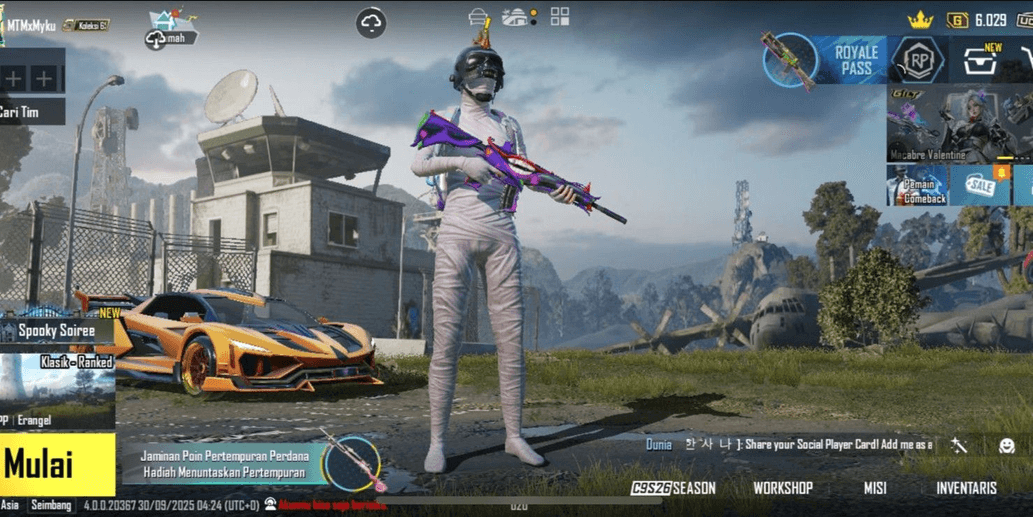This screenshot has width=1033, height=517.
Task: Open the gold crown icon
Action: pyautogui.click(x=920, y=20)
